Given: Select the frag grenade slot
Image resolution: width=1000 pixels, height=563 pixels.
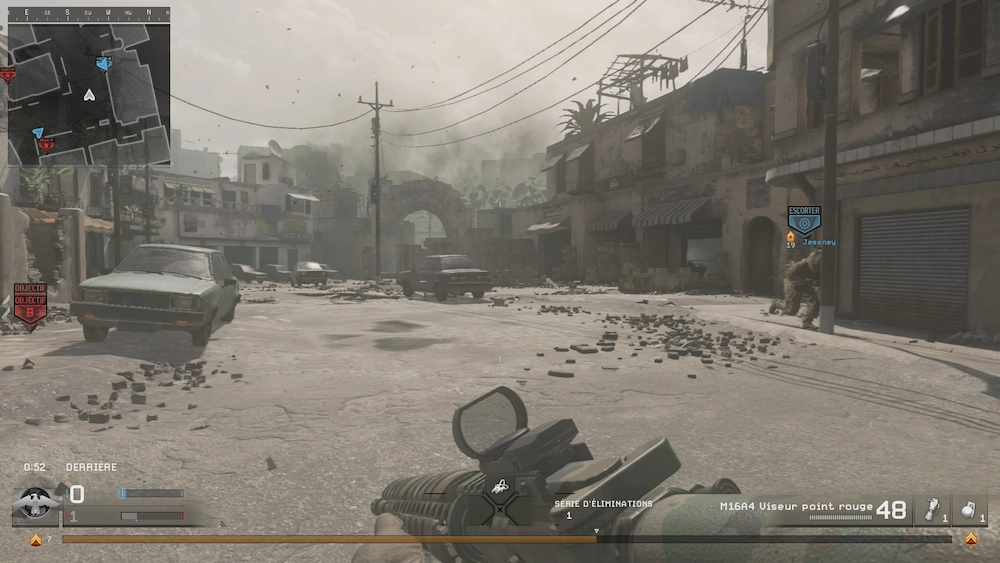Looking at the screenshot, I should pos(969,509).
